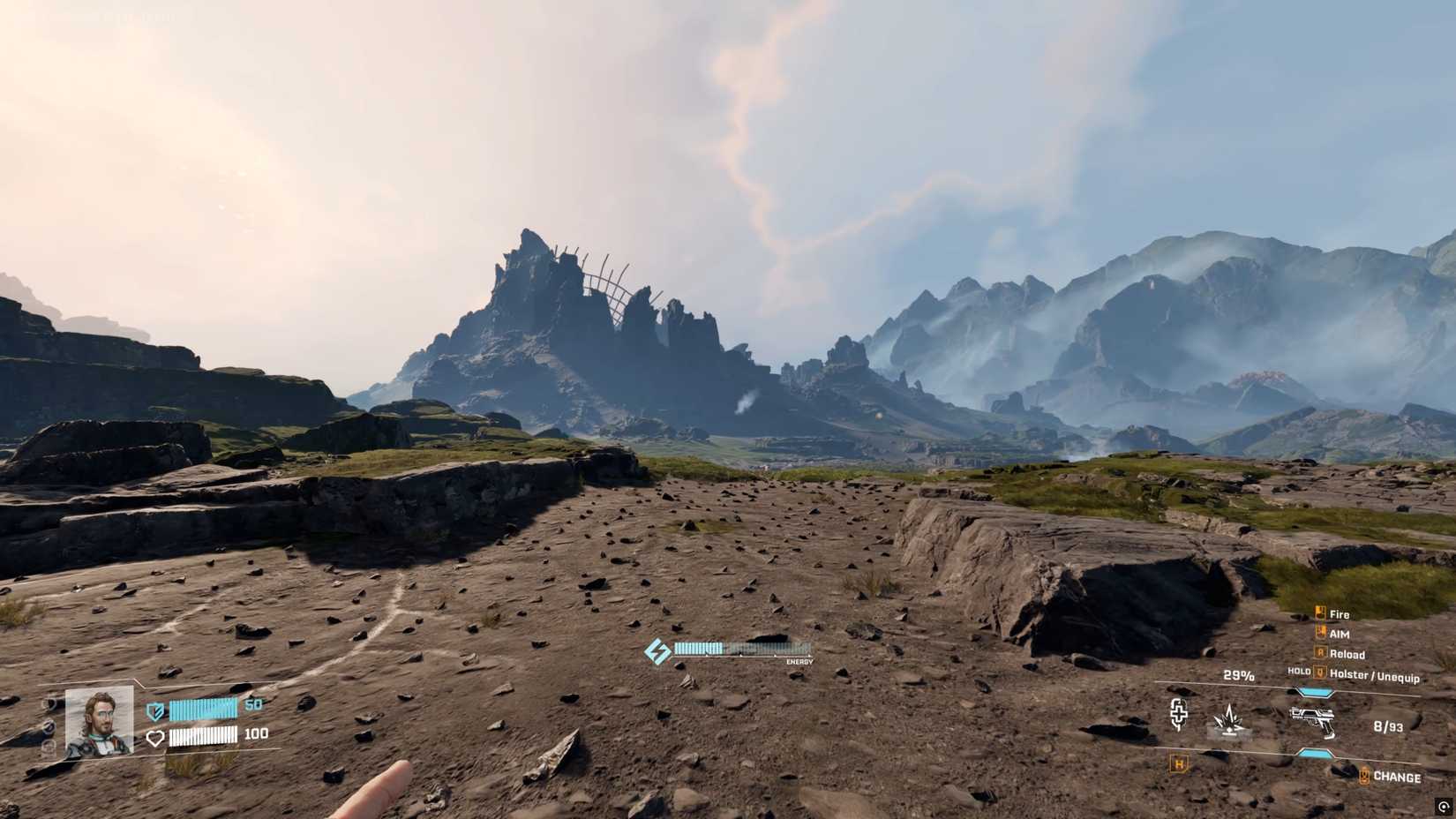Click the ENERGY progress bar
This screenshot has height=819, width=1456.
(x=741, y=650)
